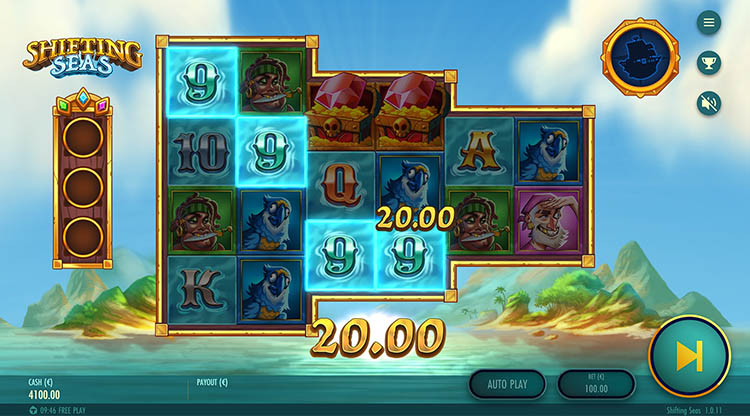Open the bet amount selector showing 100.00
This screenshot has width=750, height=416.
pyautogui.click(x=596, y=383)
